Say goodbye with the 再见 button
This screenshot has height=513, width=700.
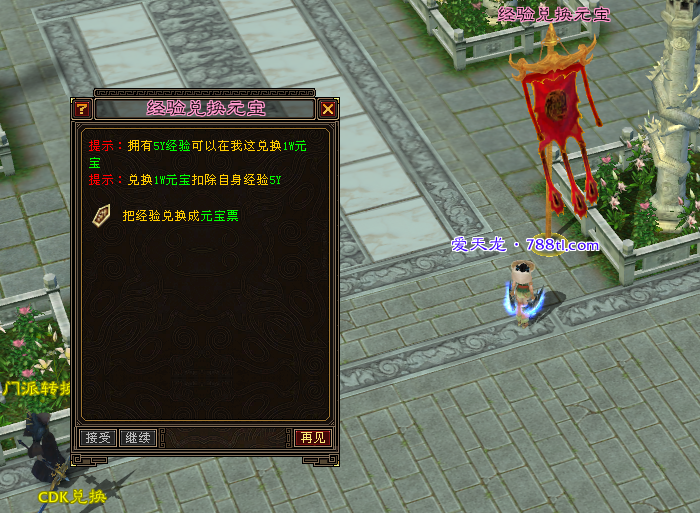tap(311, 438)
